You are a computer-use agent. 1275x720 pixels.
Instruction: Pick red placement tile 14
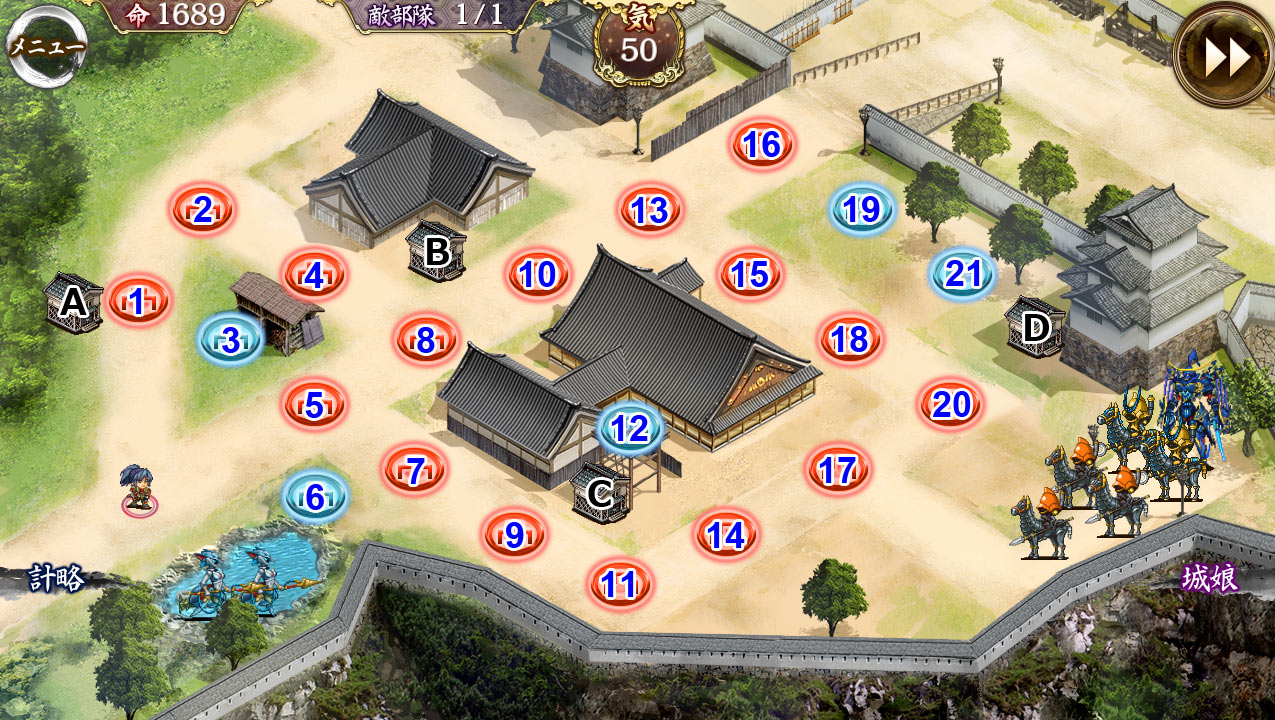tap(727, 536)
